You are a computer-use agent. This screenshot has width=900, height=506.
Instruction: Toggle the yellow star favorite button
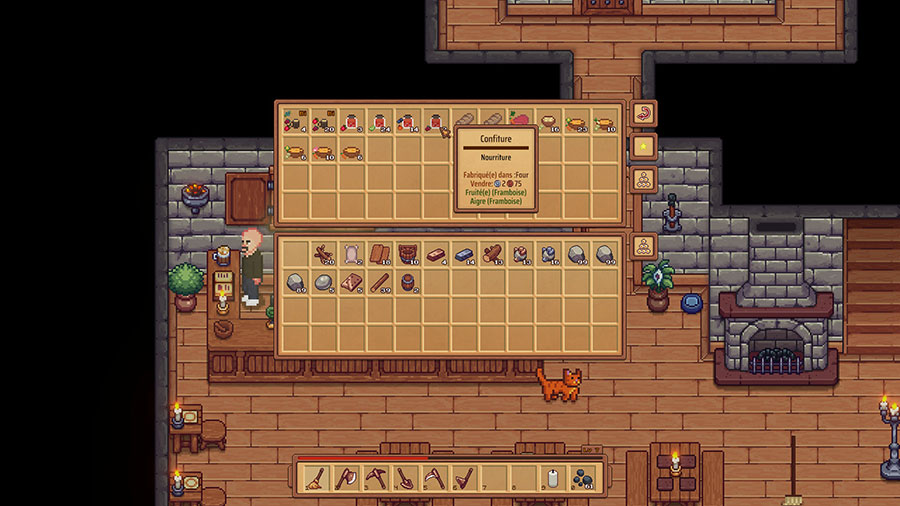[x=644, y=147]
